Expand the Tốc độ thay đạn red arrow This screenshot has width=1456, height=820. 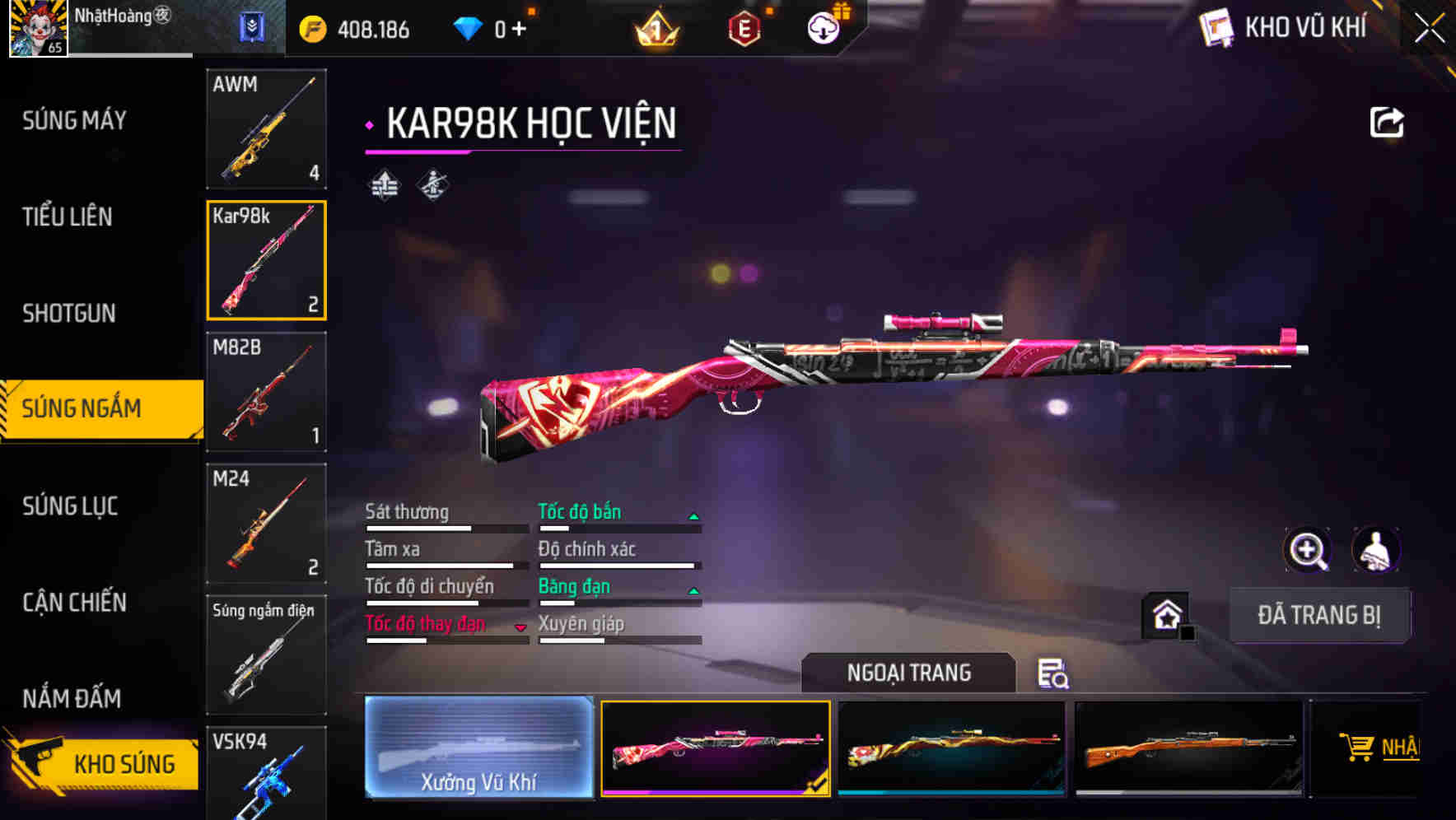[521, 627]
